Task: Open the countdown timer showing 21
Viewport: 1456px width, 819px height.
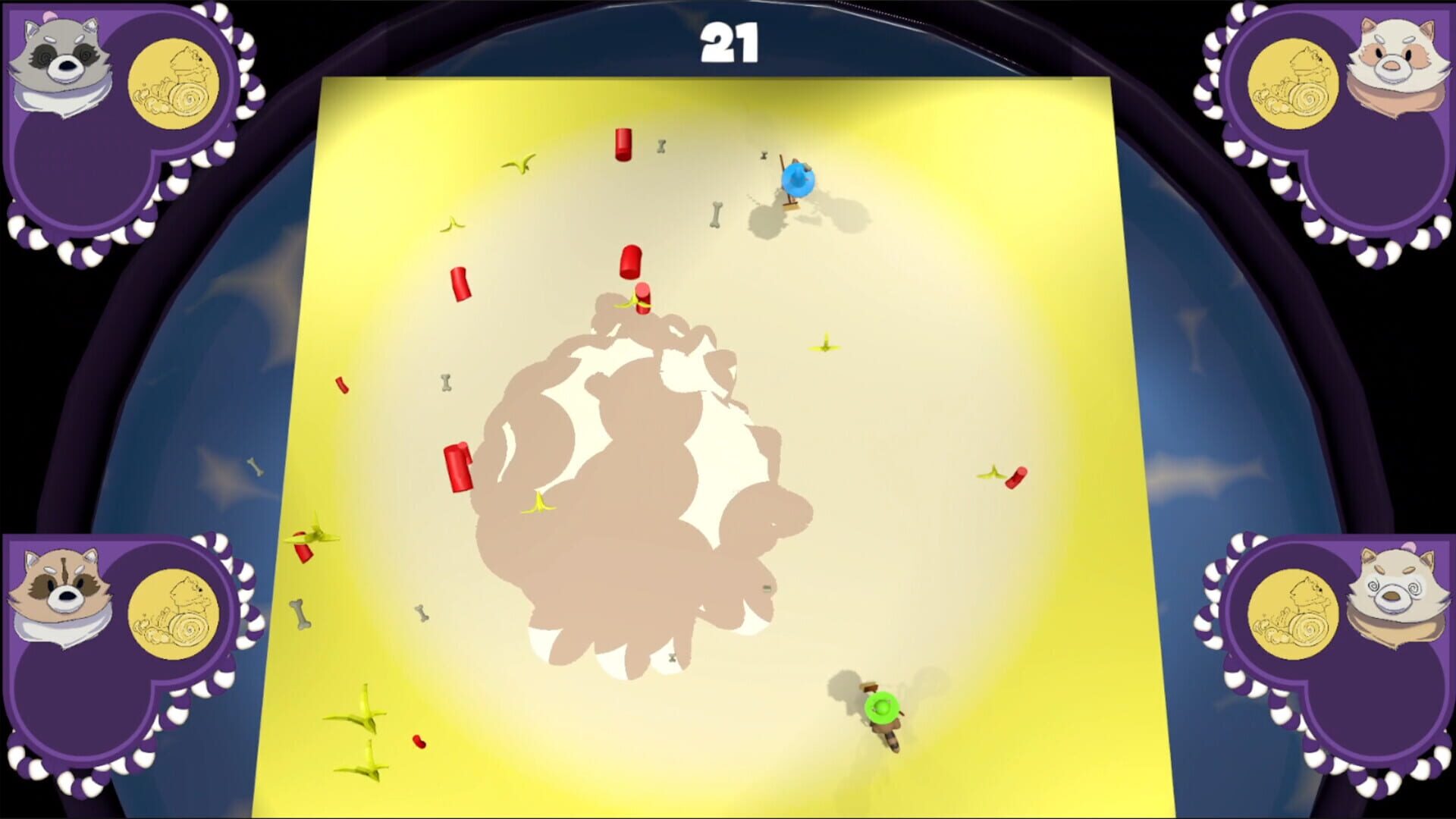Action: (x=726, y=44)
